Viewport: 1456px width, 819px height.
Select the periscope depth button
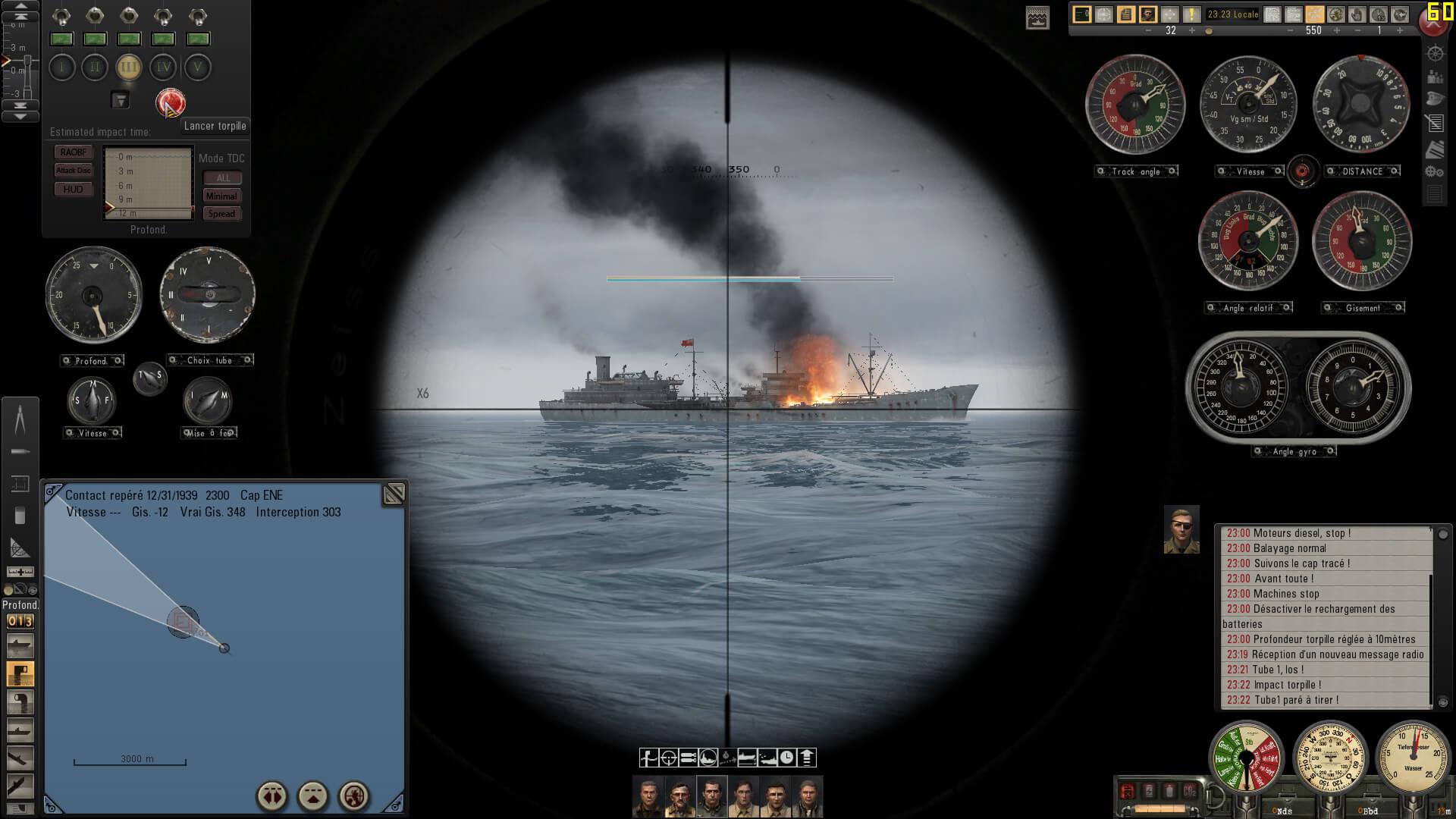coord(20,673)
